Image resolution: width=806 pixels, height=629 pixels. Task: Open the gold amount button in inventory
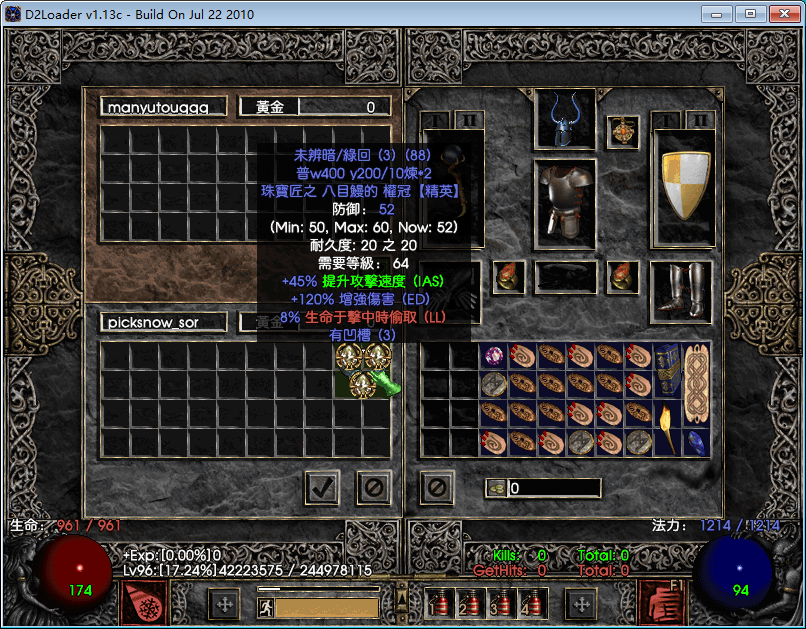(x=496, y=488)
